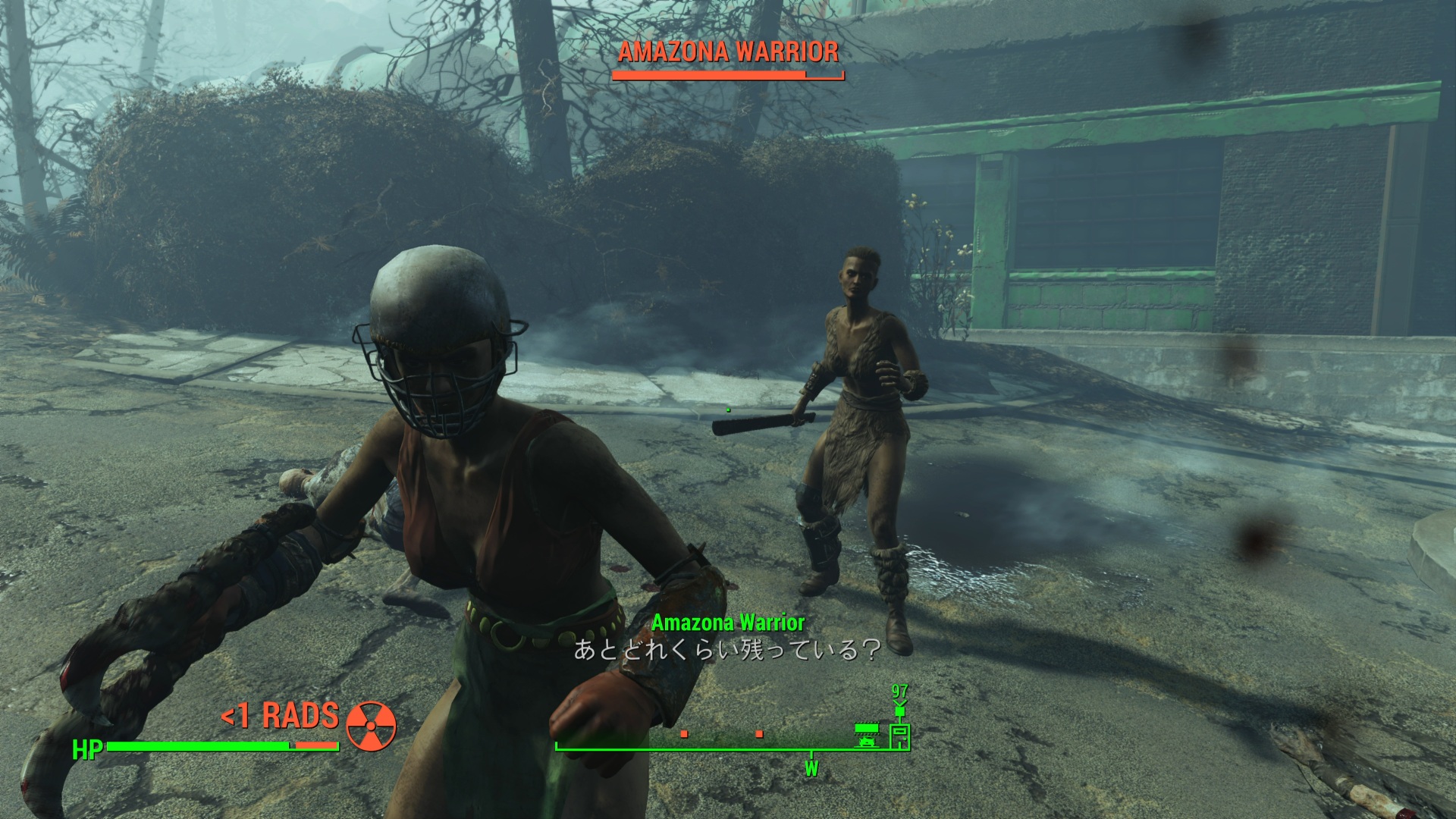Click the radiation trefoil icon
Viewport: 1456px width, 819px height.
(x=371, y=726)
